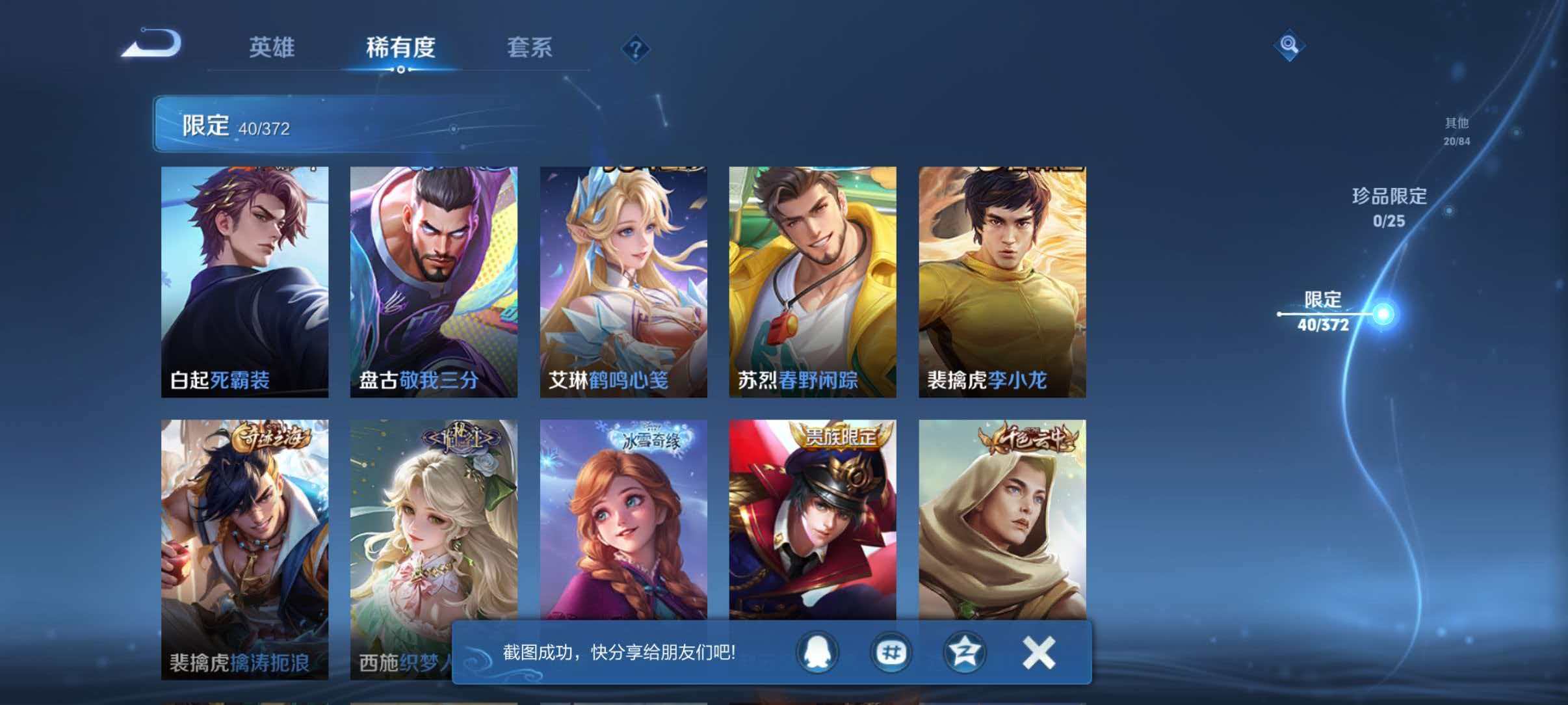Click the magnifier search icon top-right
Image resolution: width=1568 pixels, height=705 pixels.
coord(1289,46)
